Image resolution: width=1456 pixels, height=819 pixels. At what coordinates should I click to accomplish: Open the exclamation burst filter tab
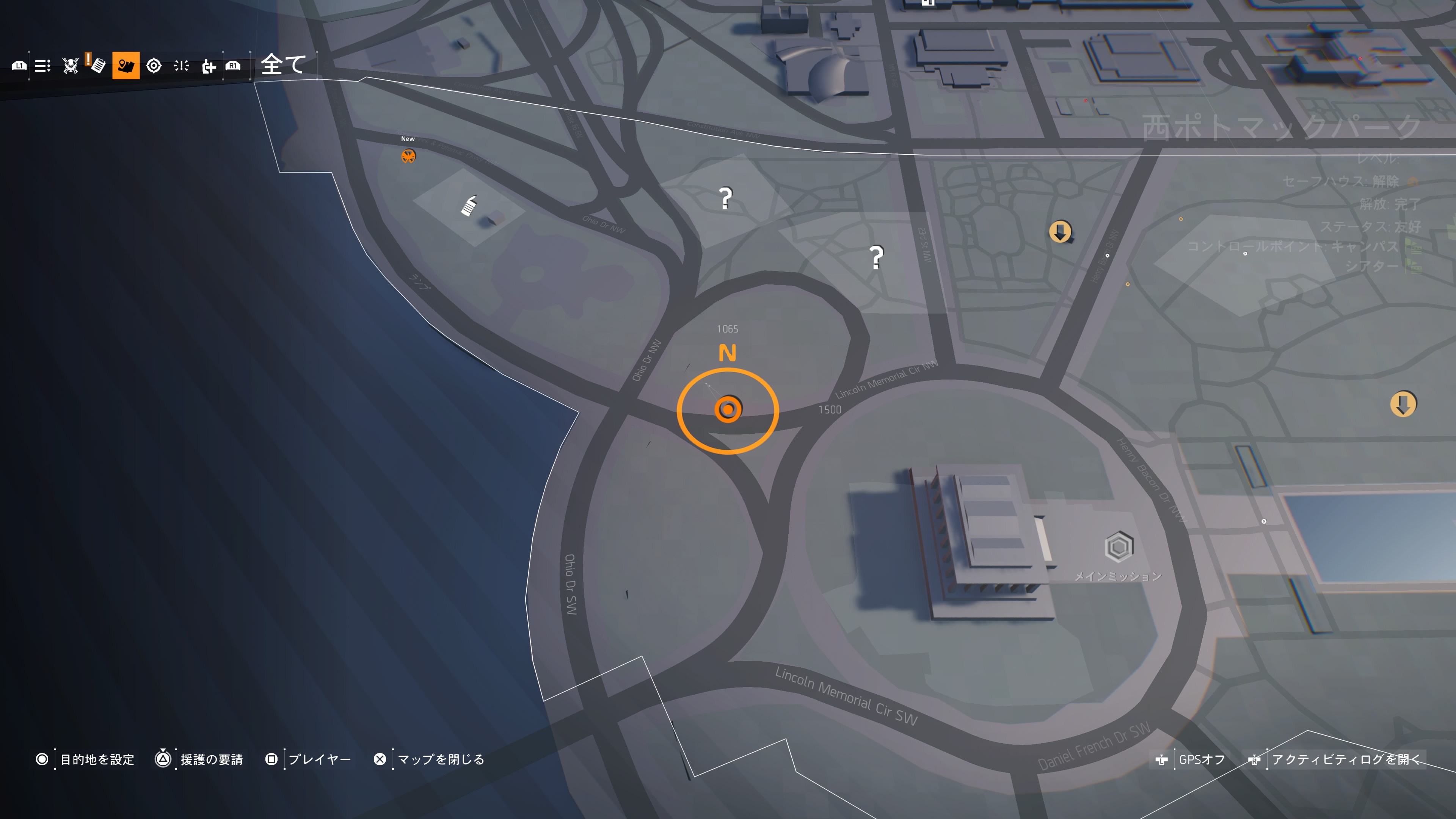coord(182,66)
